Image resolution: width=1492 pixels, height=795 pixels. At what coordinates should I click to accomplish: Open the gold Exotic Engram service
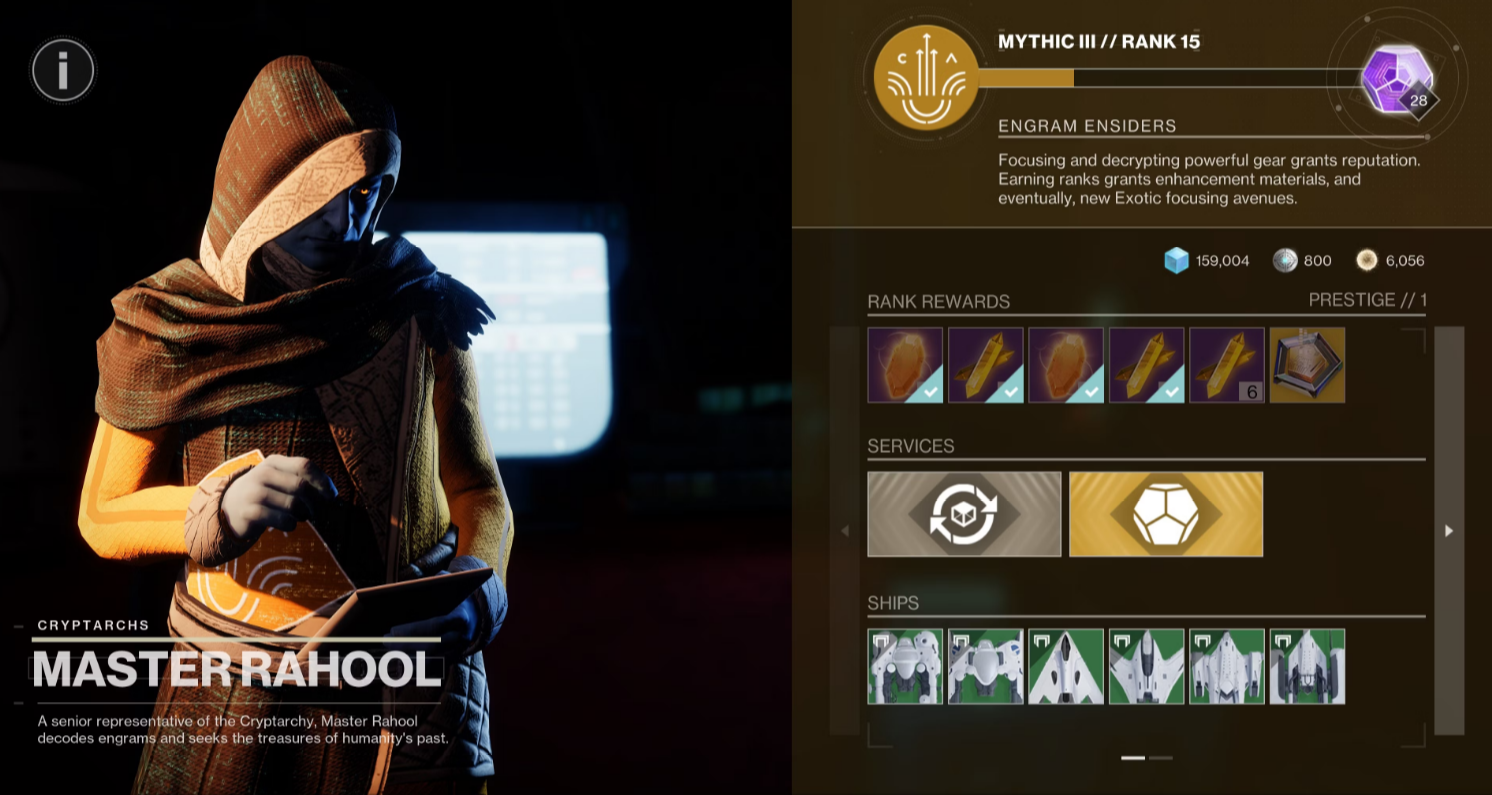1164,513
